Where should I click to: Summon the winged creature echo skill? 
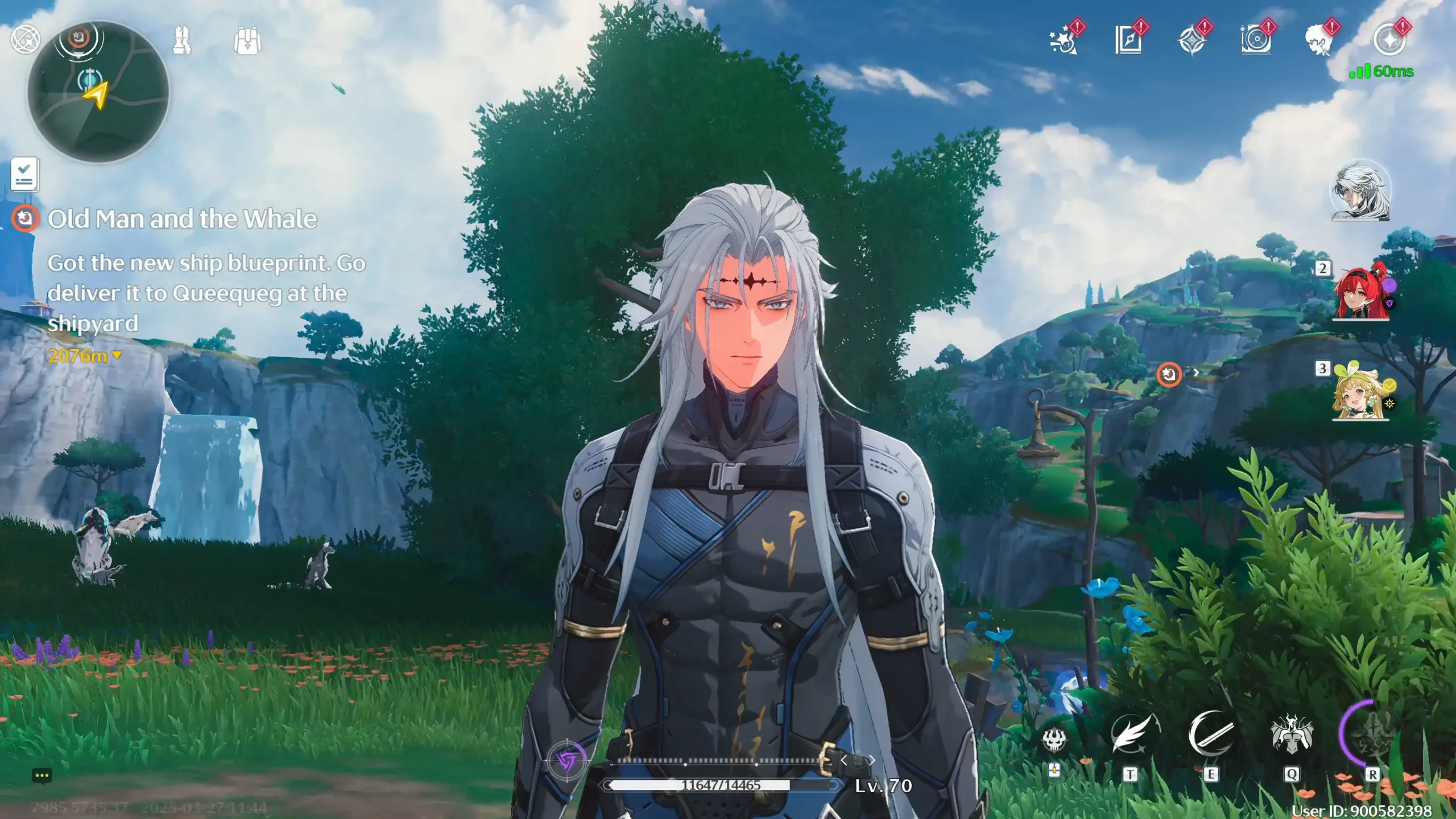1292,736
